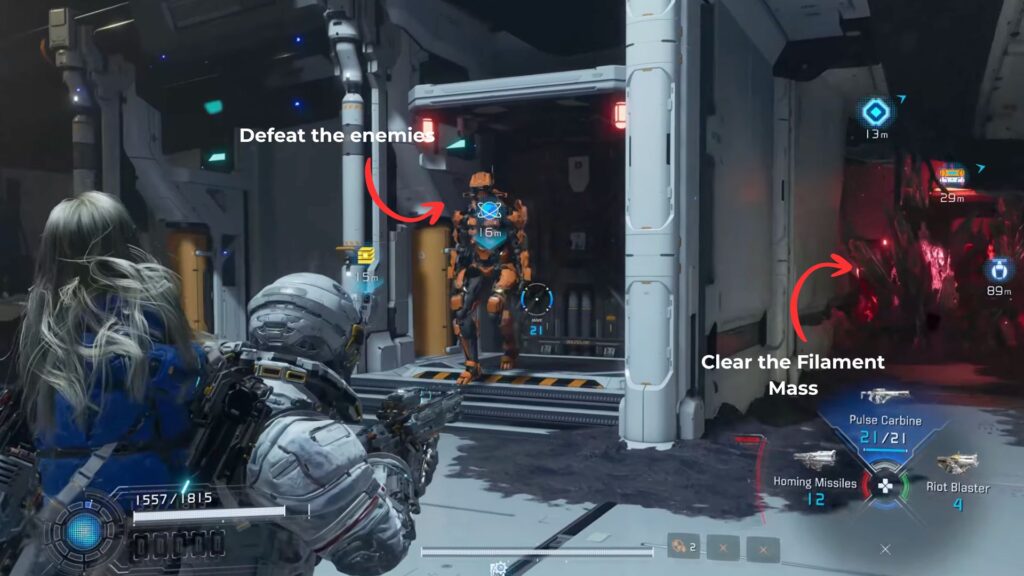This screenshot has width=1024, height=576.
Task: Select the blue diamond waypoint marker at 13m
Action: coord(877,112)
